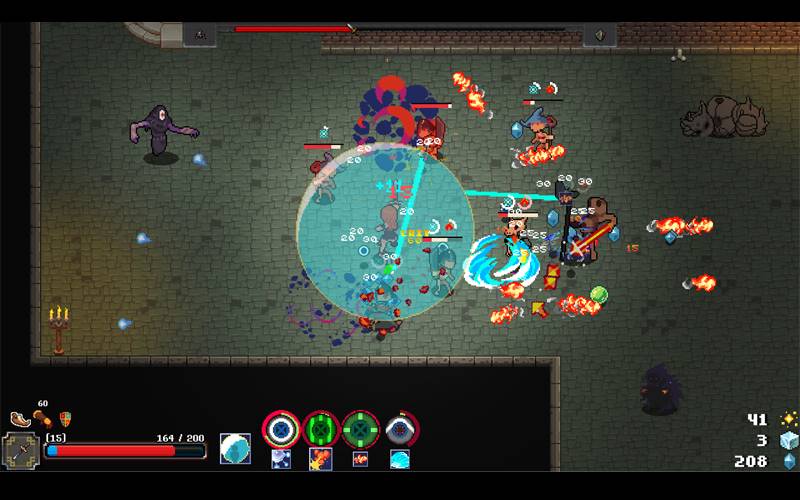The image size is (800, 500).
Task: Activate the blue-ringed first skill orb
Action: point(281,428)
